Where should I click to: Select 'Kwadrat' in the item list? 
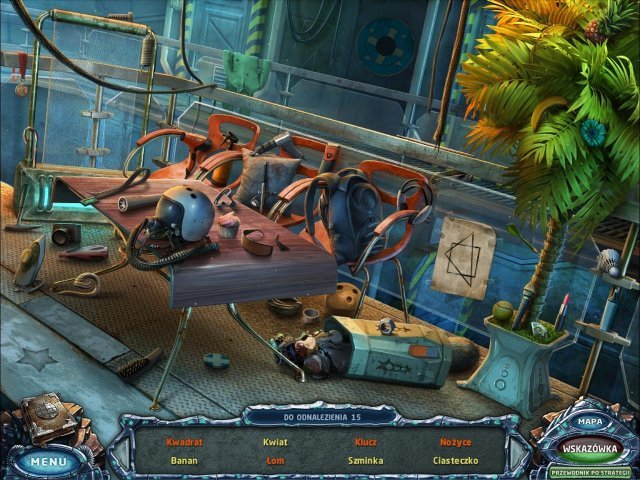point(185,441)
